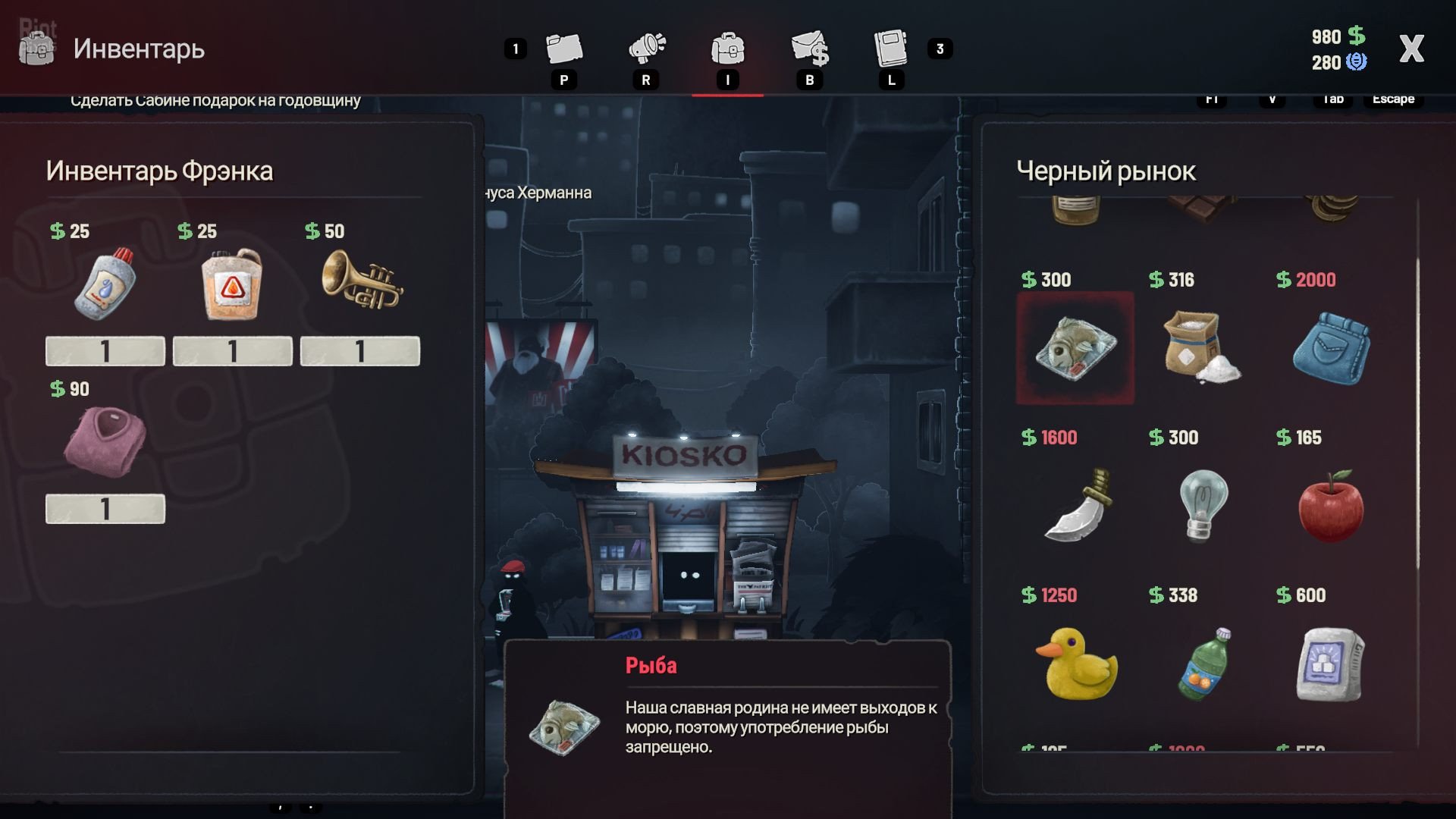Select the trumpet in Frank's inventory
Image resolution: width=1456 pixels, height=819 pixels.
point(361,282)
